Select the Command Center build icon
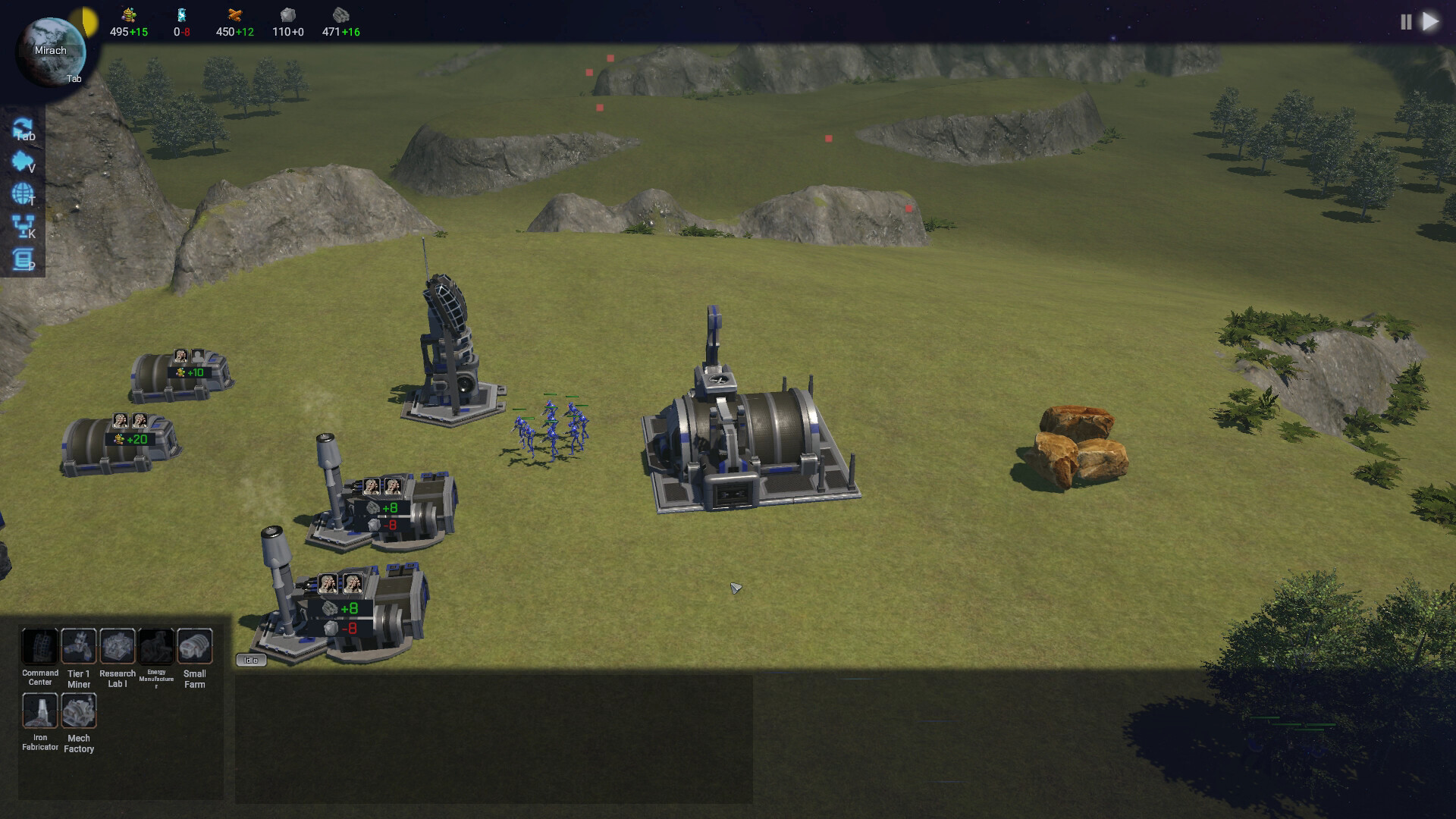This screenshot has width=1456, height=819. pyautogui.click(x=39, y=647)
